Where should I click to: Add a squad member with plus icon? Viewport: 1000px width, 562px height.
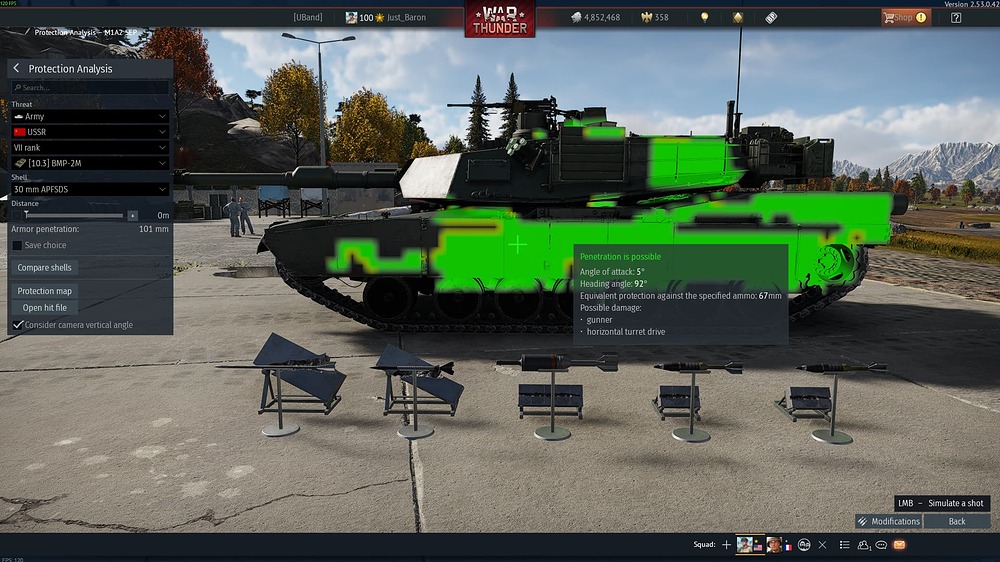(x=726, y=545)
